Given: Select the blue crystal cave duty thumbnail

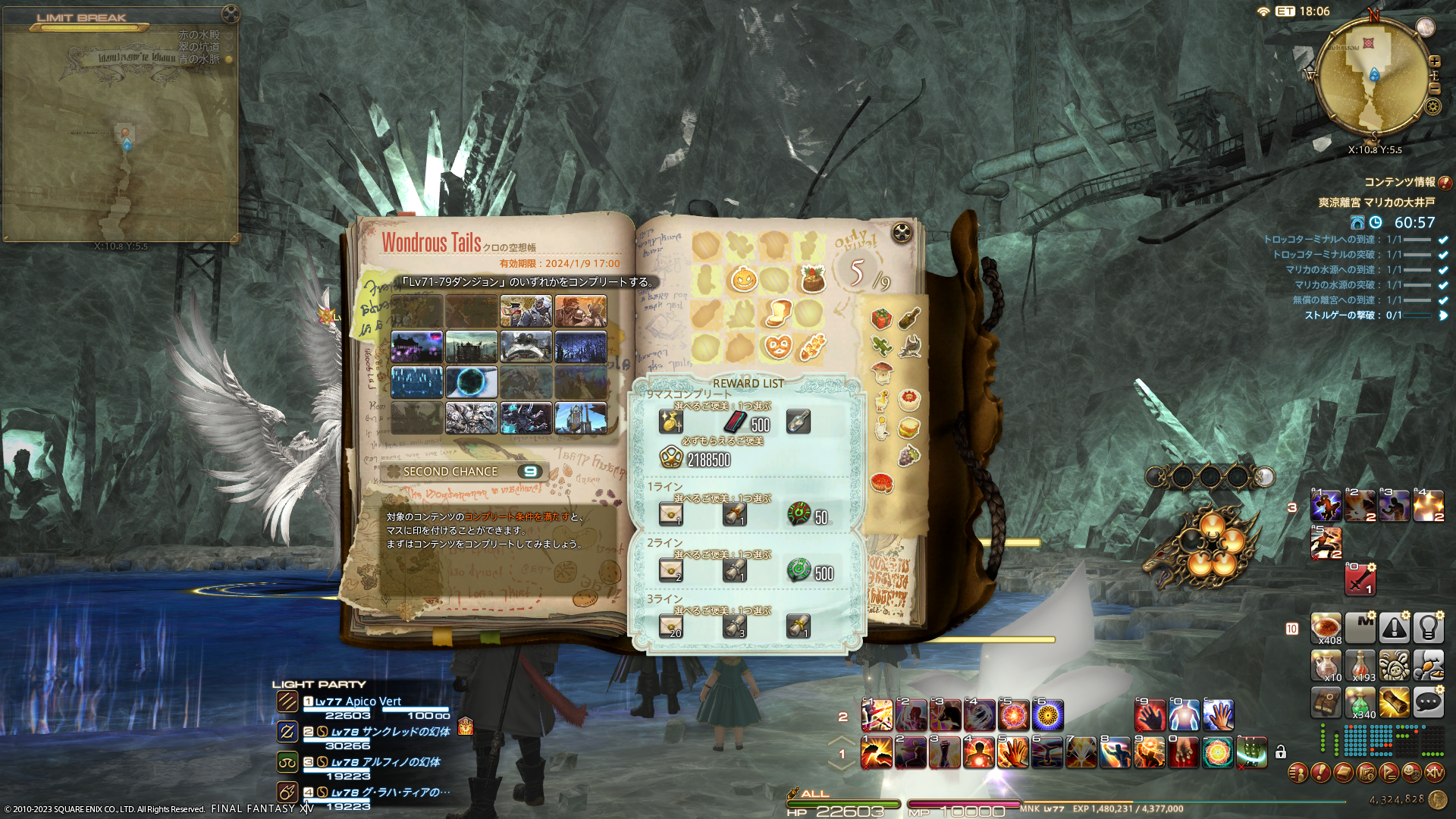Looking at the screenshot, I should coord(417,382).
